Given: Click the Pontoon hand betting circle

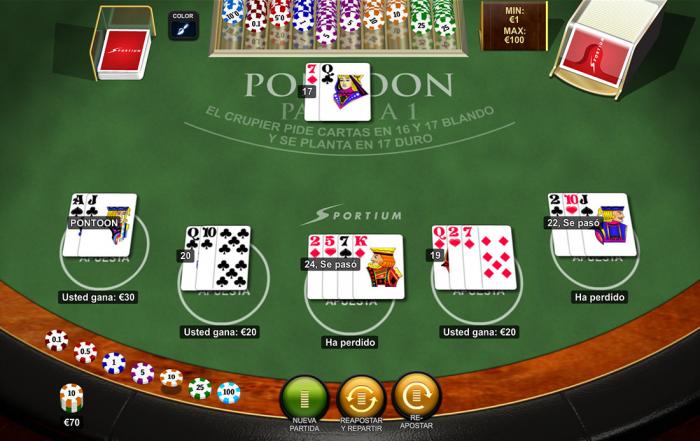Looking at the screenshot, I should (104, 250).
